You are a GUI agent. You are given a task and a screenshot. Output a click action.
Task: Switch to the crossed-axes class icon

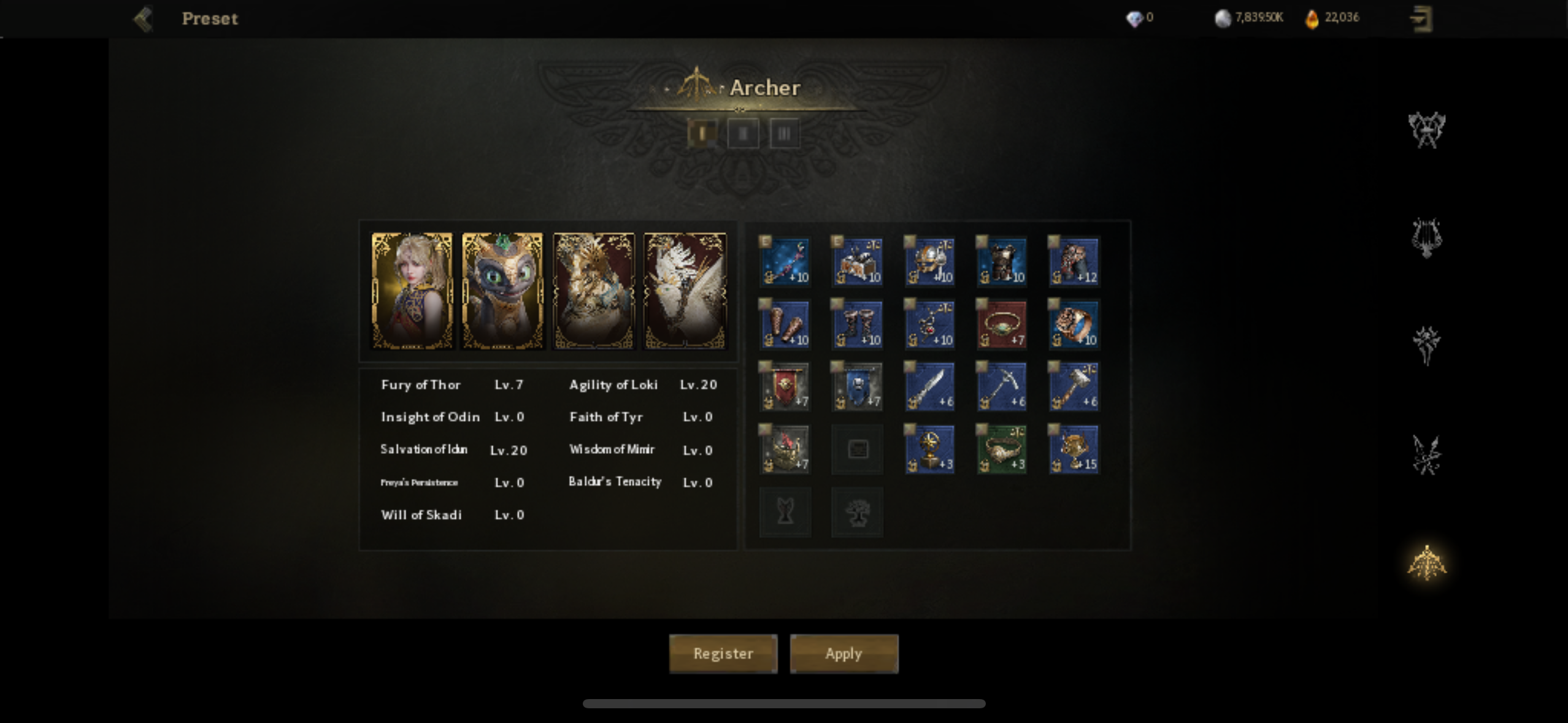click(x=1426, y=130)
